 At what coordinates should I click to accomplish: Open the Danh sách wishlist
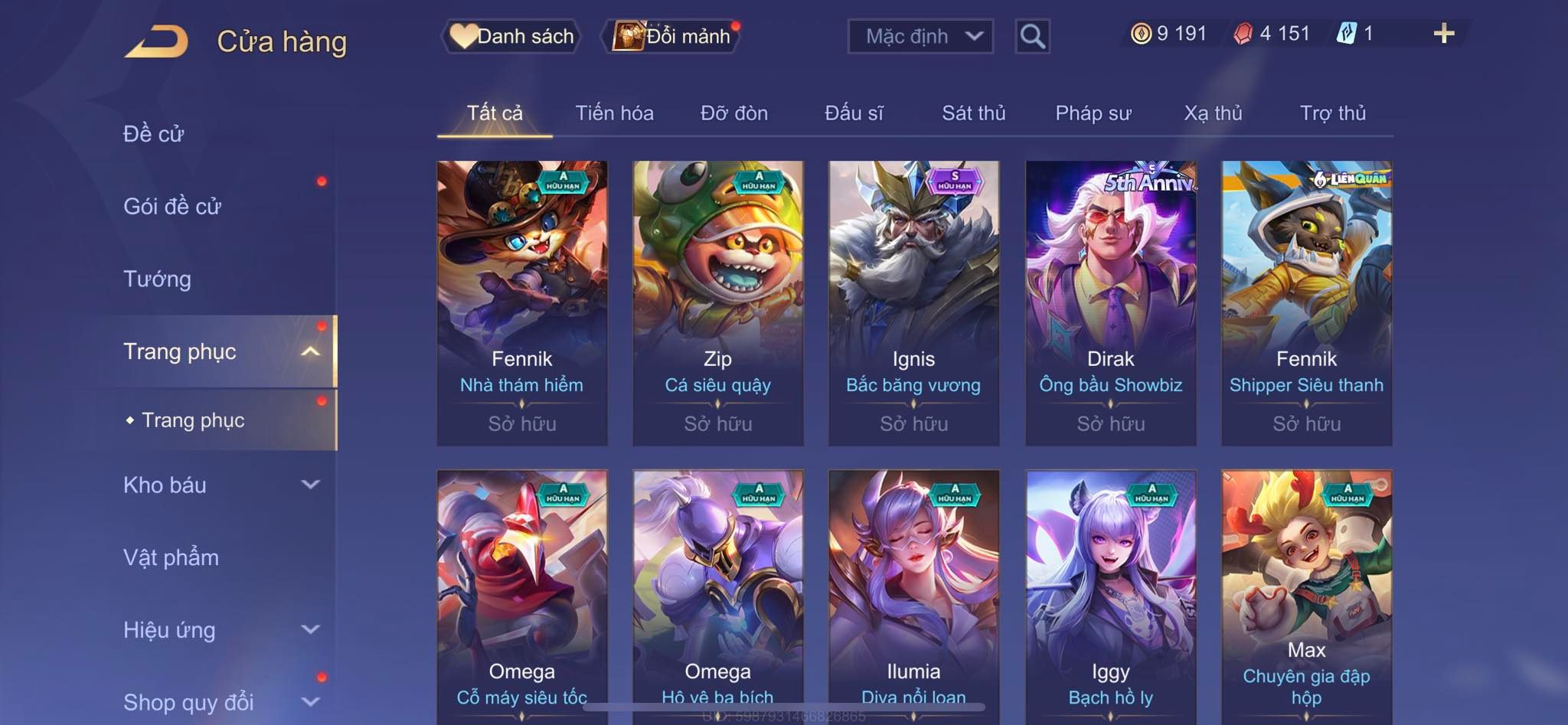[x=511, y=36]
